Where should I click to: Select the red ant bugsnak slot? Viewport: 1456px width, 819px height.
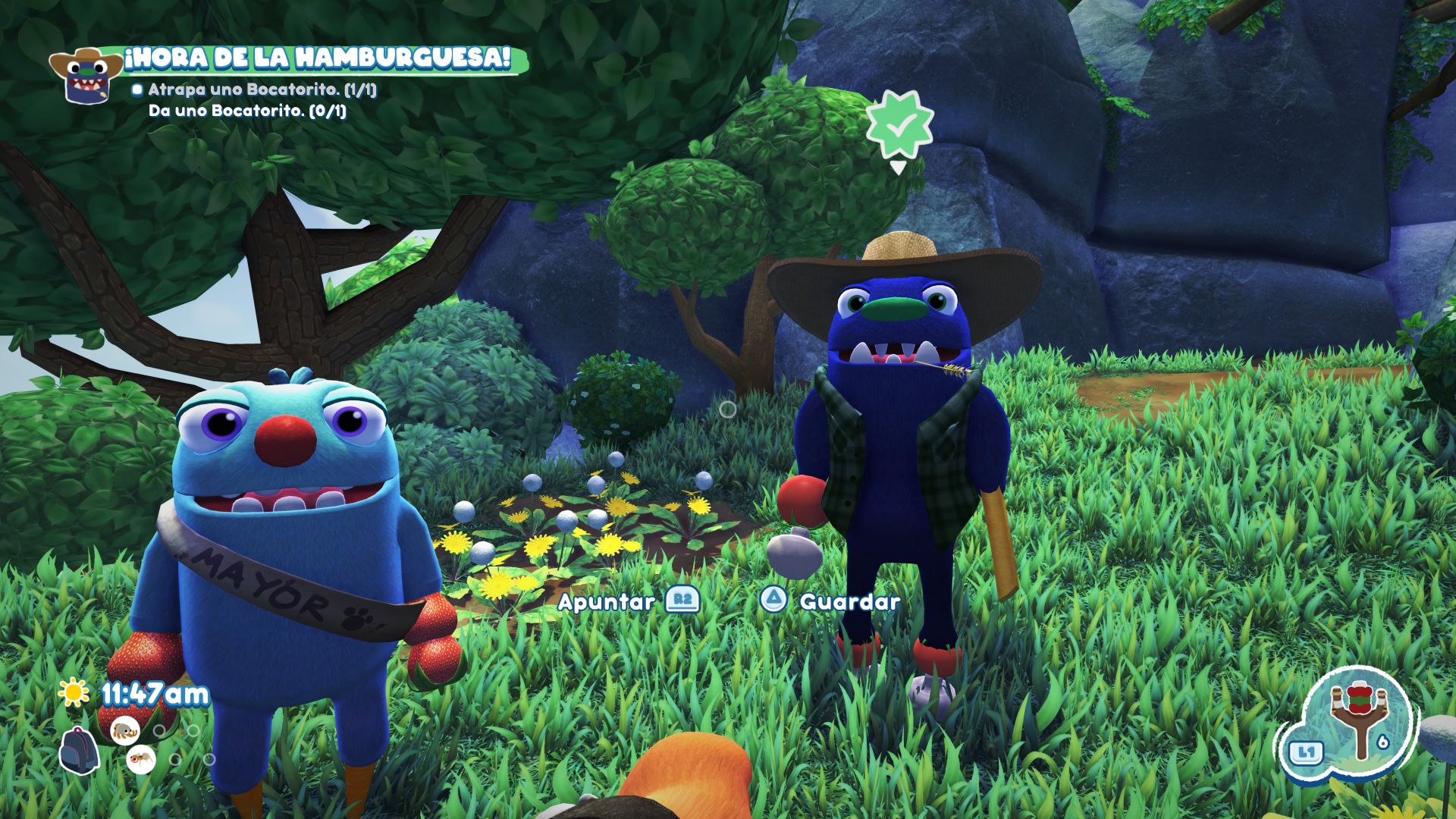click(140, 758)
